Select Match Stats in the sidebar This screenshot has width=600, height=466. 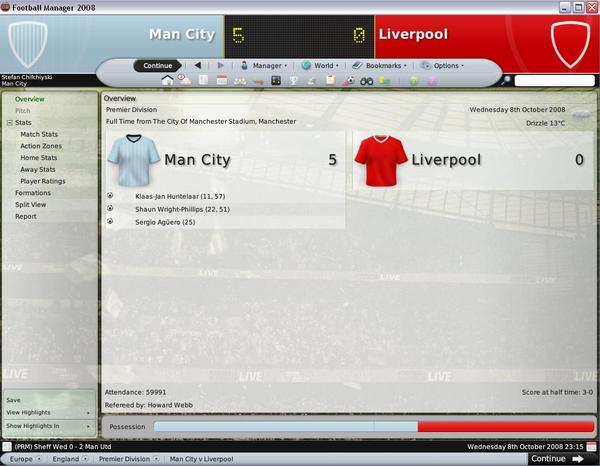coord(38,134)
